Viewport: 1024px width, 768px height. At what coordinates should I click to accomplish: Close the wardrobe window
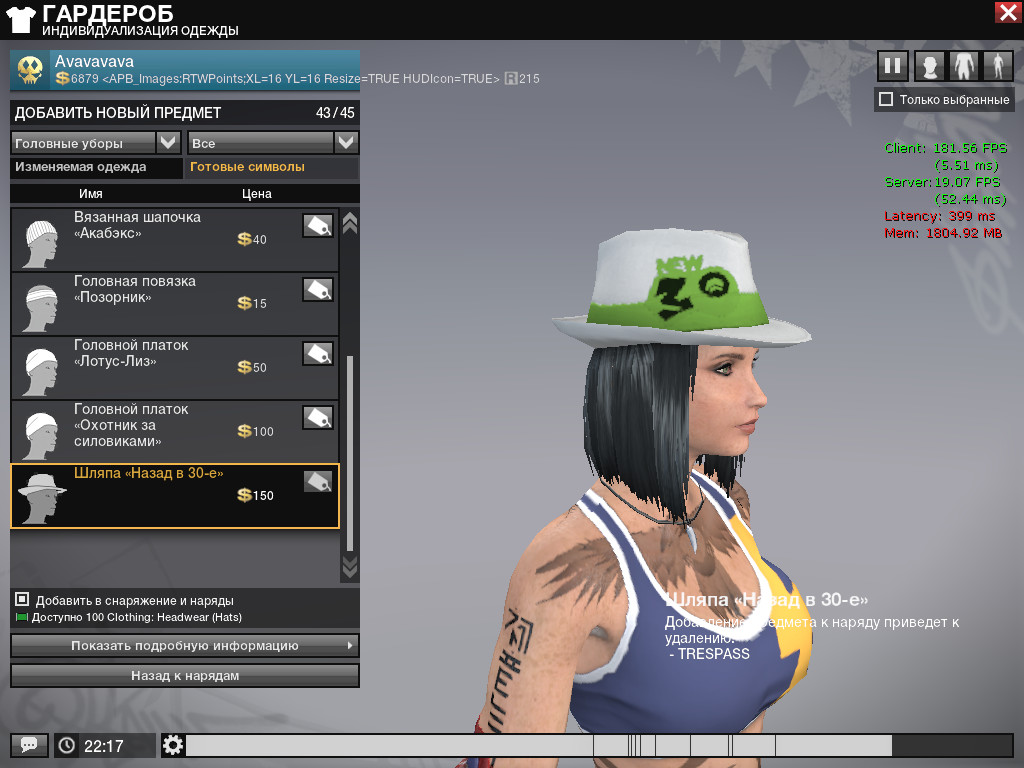pos(1007,12)
